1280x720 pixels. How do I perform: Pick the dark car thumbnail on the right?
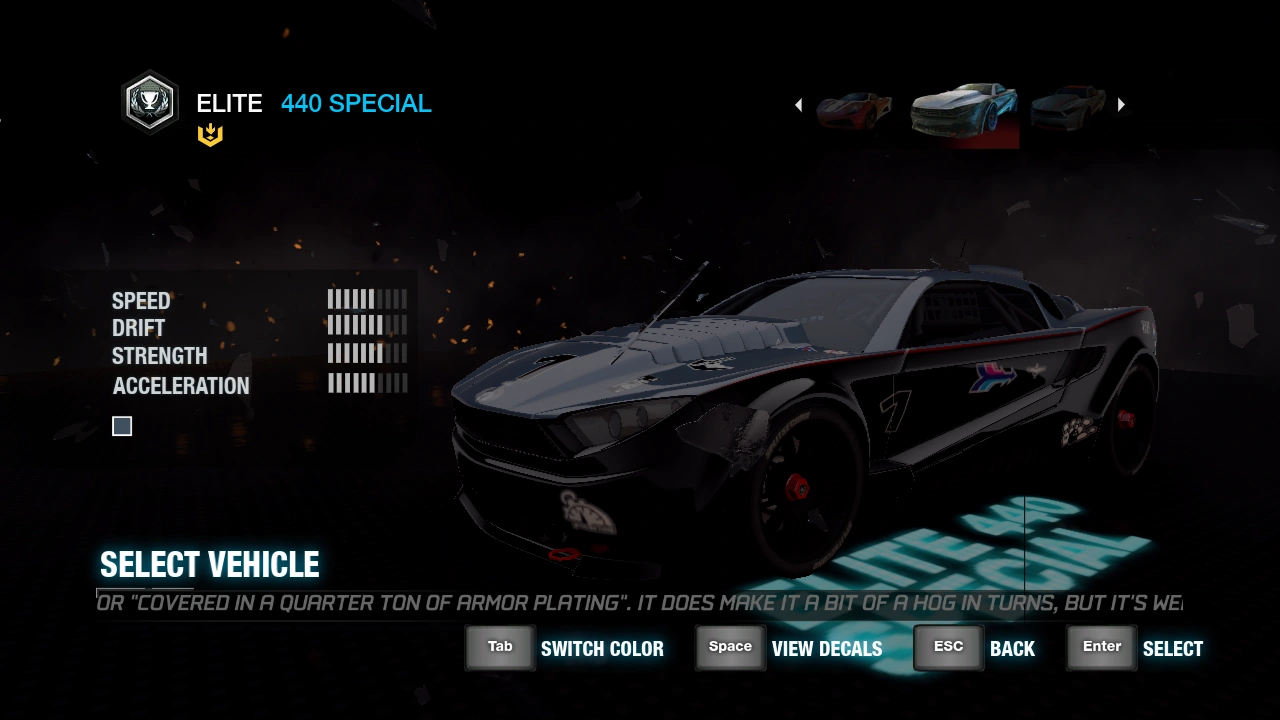1068,104
